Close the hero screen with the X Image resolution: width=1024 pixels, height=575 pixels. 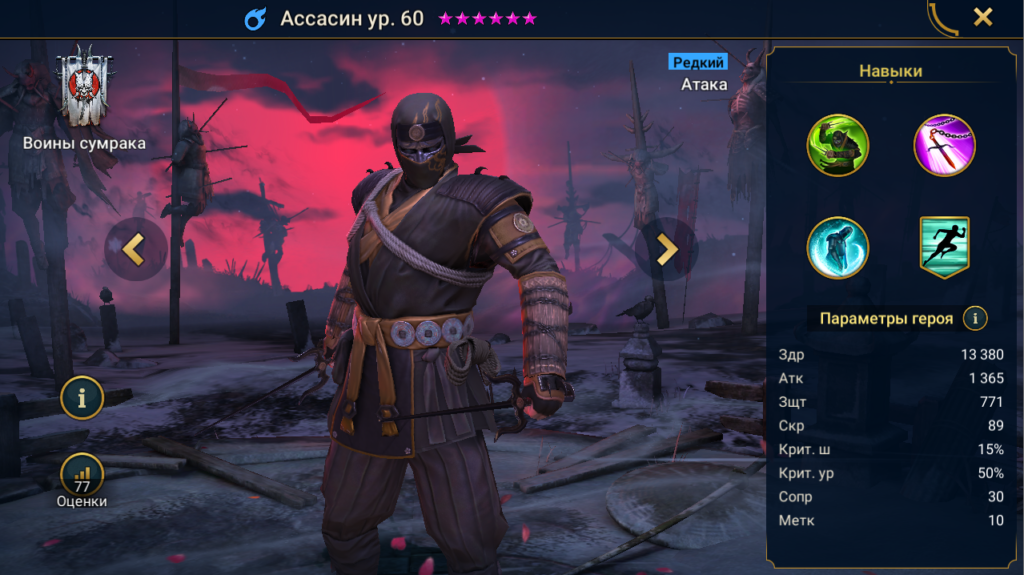pos(983,17)
